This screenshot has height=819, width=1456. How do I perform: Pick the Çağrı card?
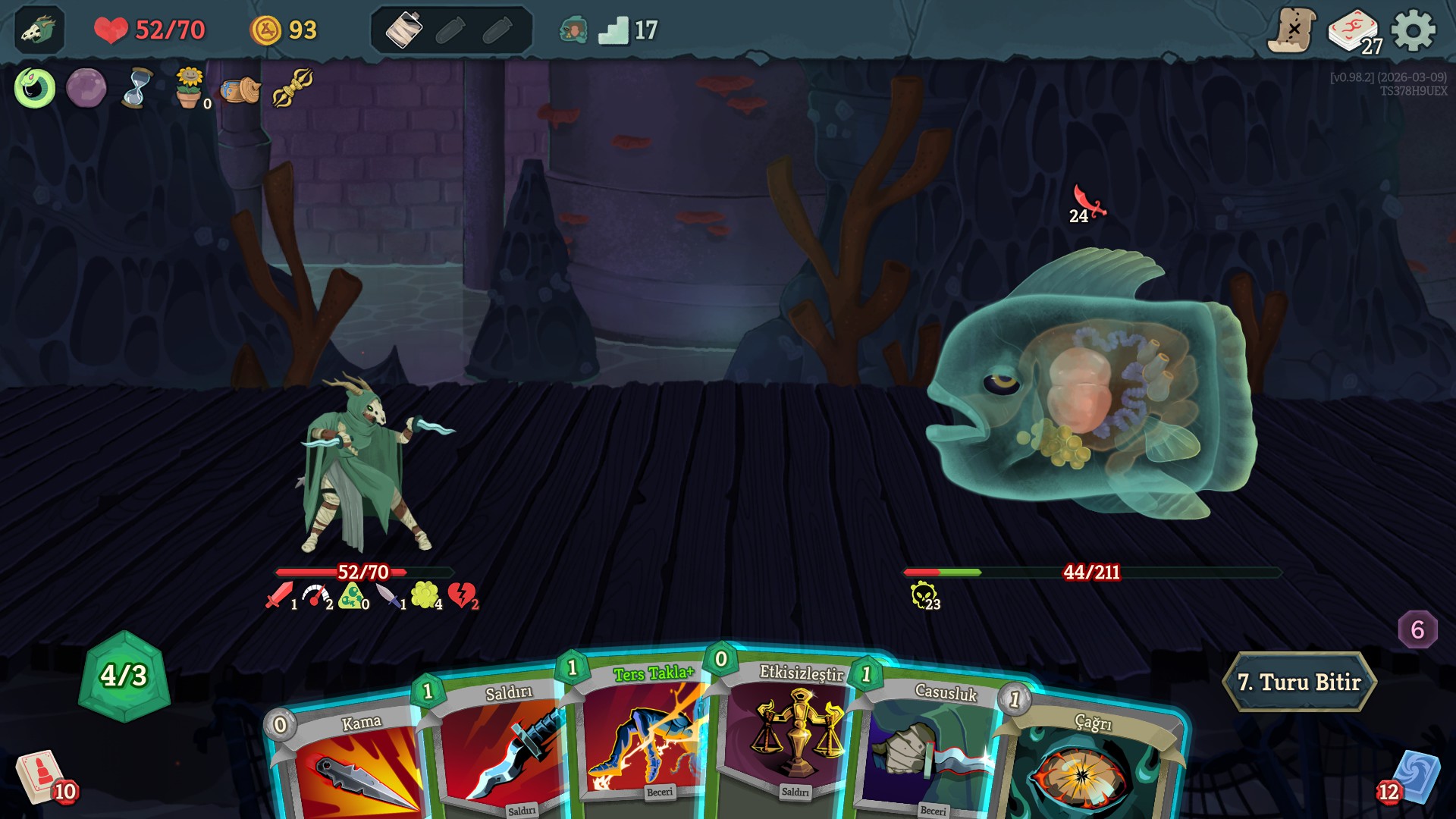pyautogui.click(x=1092, y=766)
